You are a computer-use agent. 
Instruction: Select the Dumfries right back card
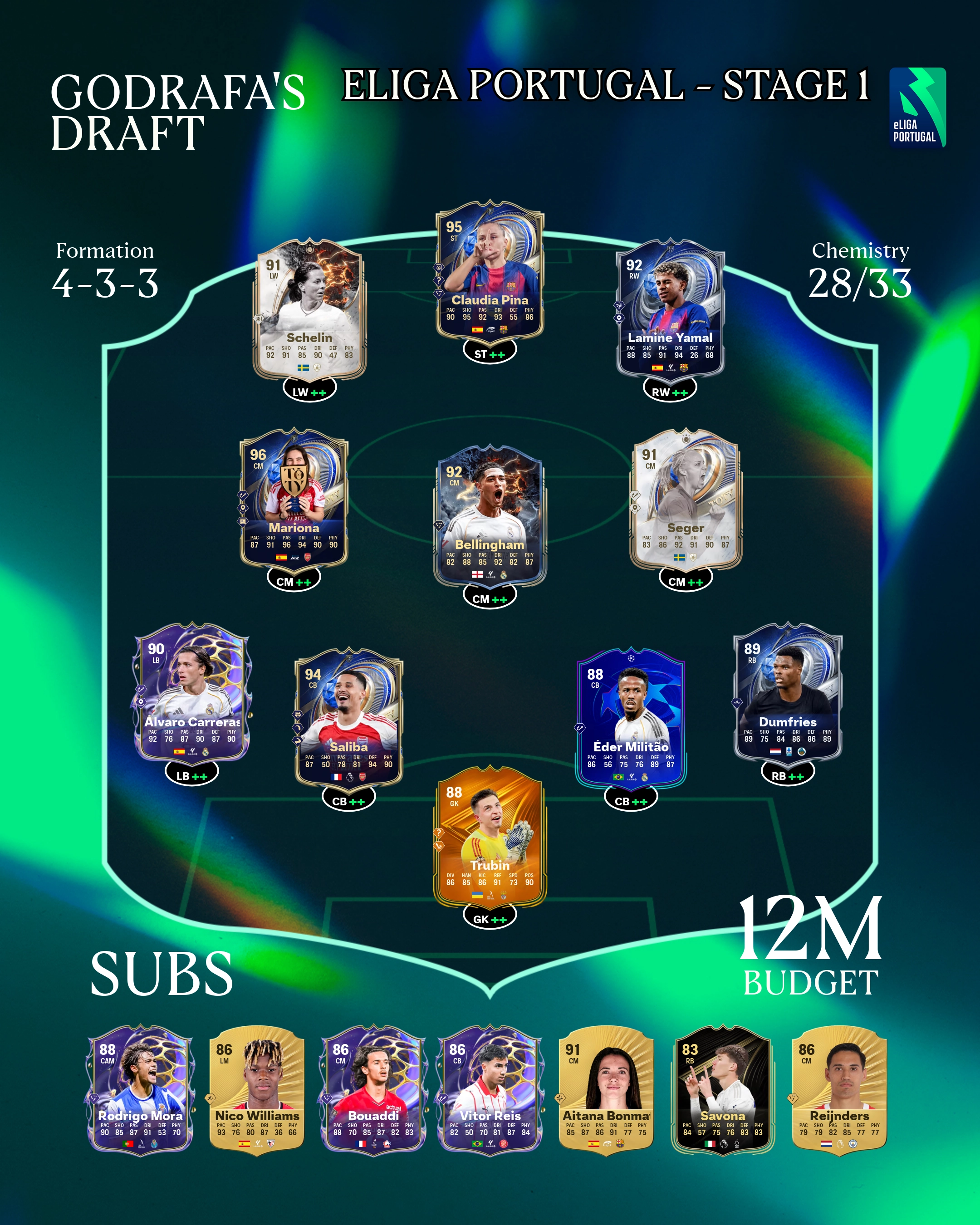(x=788, y=693)
